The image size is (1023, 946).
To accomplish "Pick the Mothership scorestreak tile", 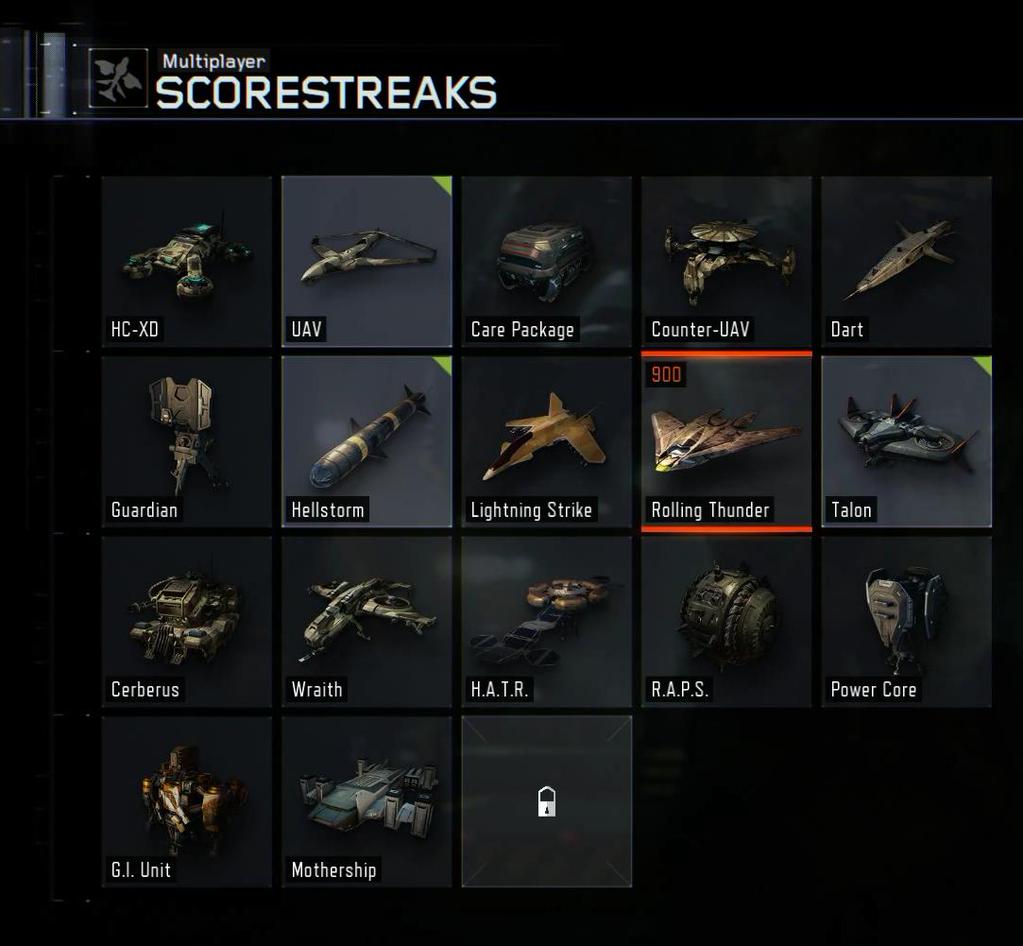I will tap(367, 801).
